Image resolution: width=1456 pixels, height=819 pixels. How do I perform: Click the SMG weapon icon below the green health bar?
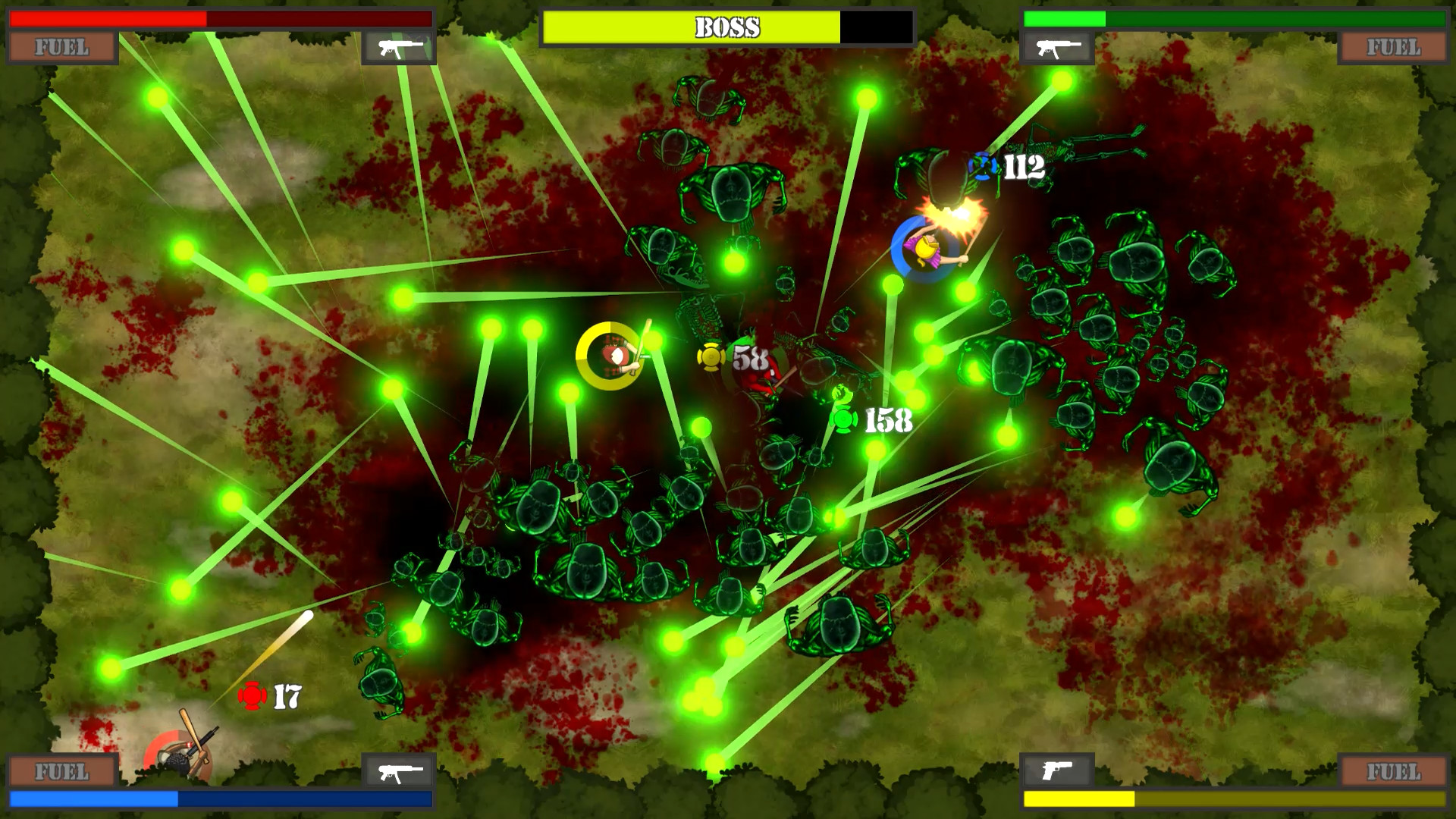point(1056,47)
